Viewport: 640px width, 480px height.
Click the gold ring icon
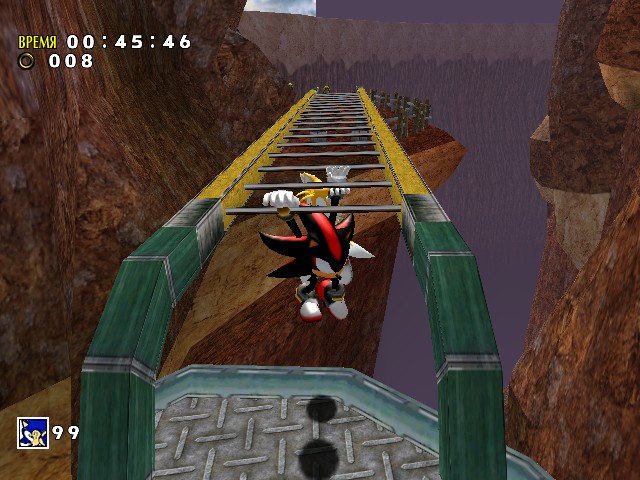point(26,61)
